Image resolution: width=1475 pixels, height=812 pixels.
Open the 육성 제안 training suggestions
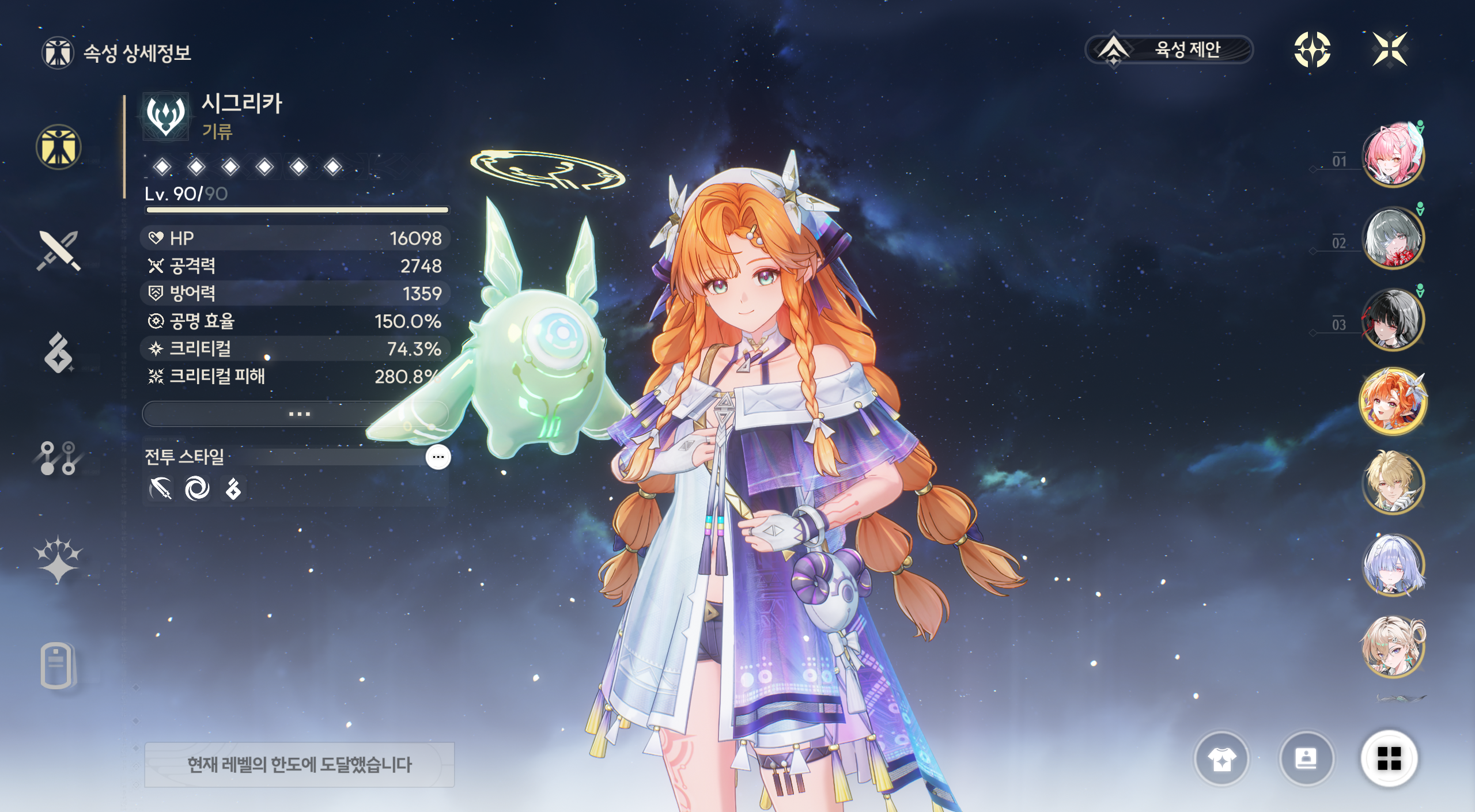click(x=1168, y=50)
